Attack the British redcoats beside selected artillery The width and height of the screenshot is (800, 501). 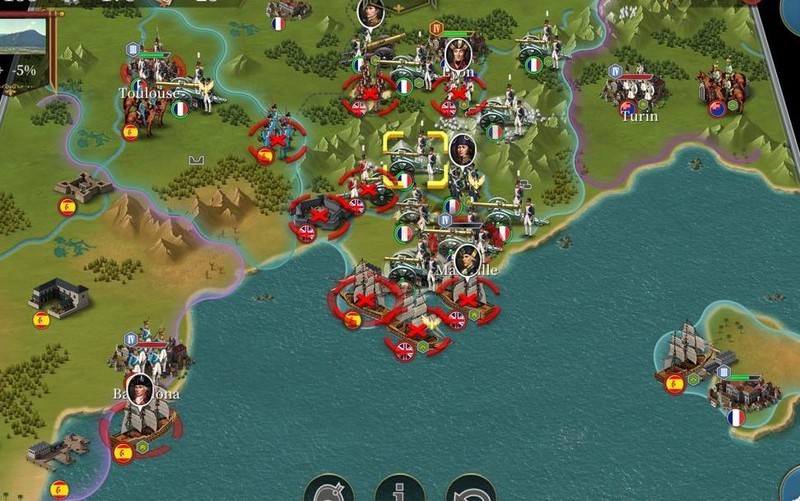[367, 186]
